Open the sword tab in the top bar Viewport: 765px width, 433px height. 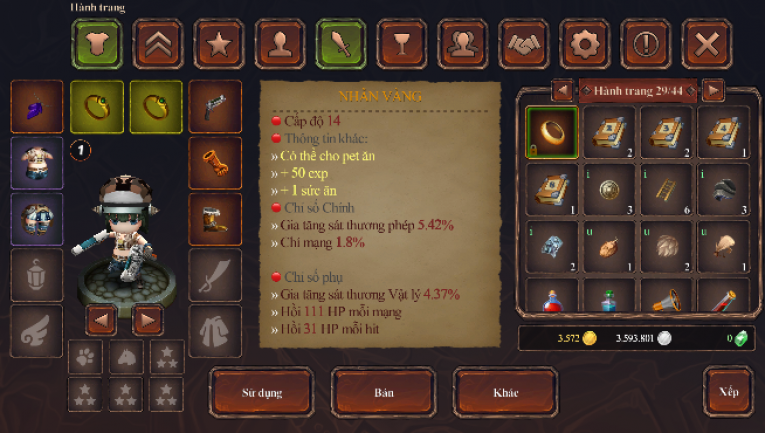coord(341,43)
